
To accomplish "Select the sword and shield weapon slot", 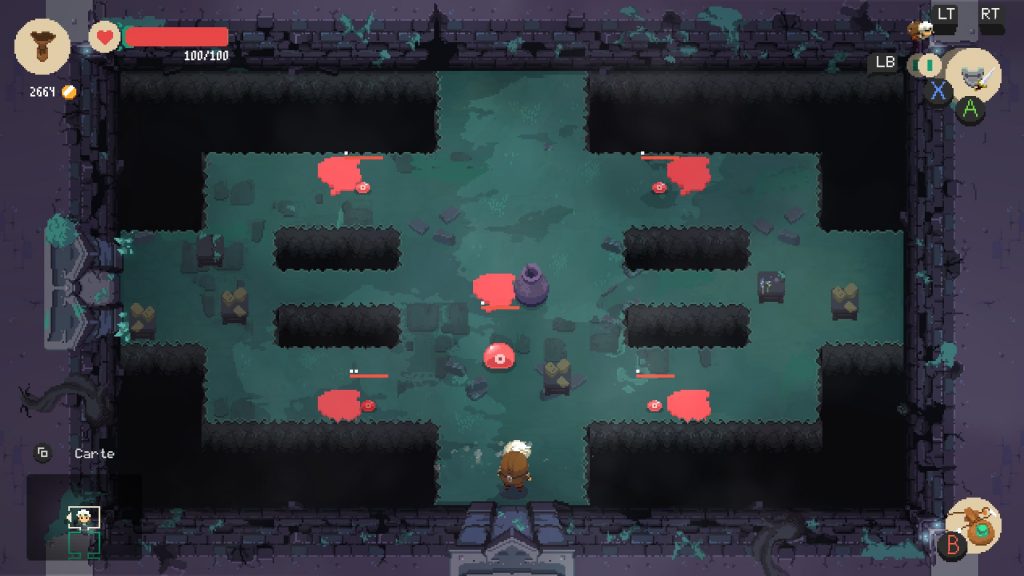I will 972,74.
